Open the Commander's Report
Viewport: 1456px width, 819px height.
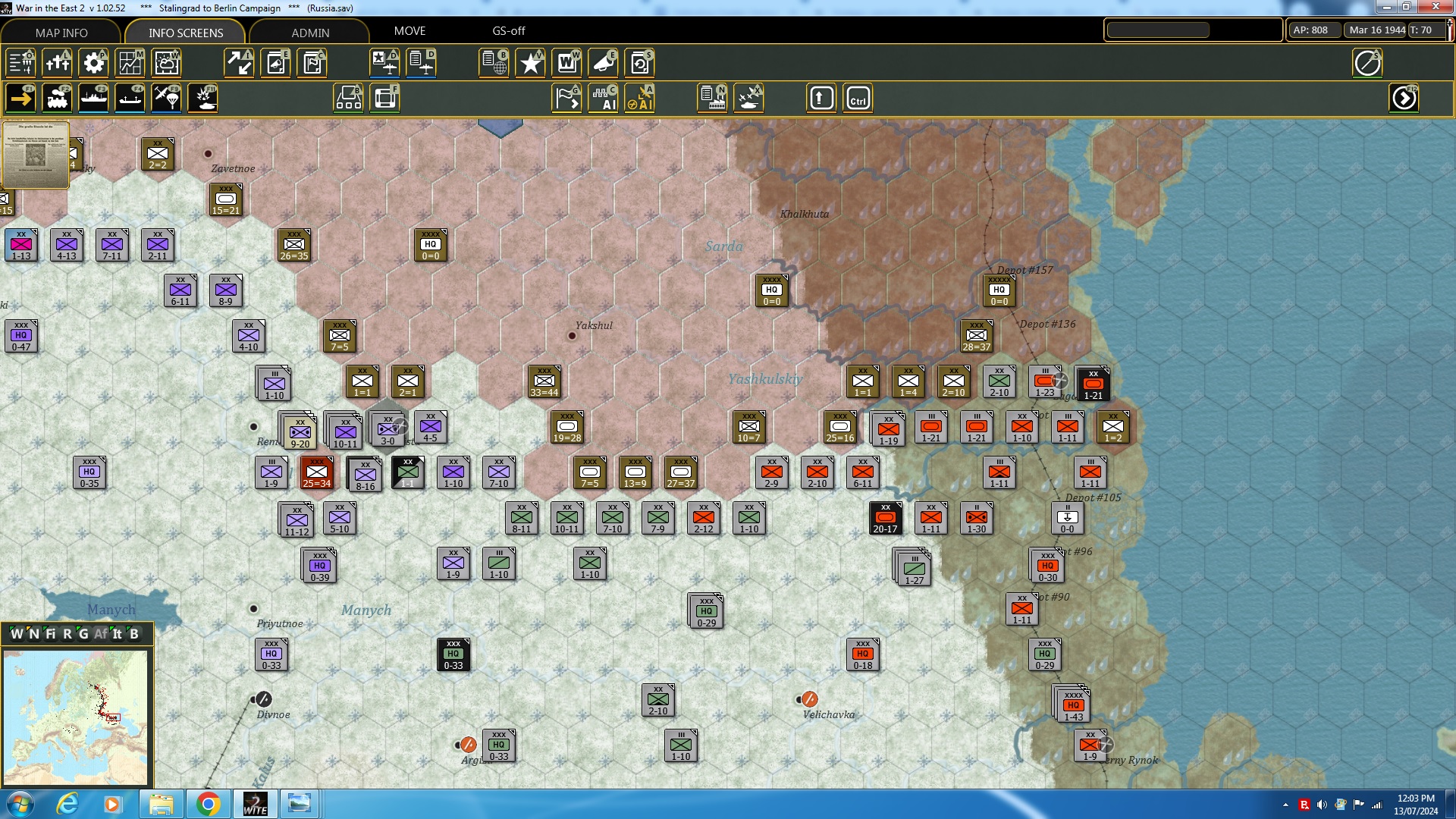click(494, 63)
